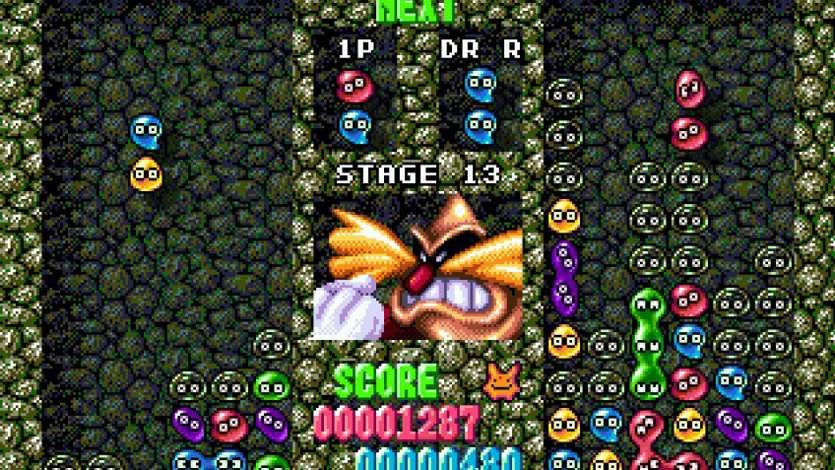Select the blue bean in 1P's next preview
The height and width of the screenshot is (470, 835).
click(x=354, y=126)
